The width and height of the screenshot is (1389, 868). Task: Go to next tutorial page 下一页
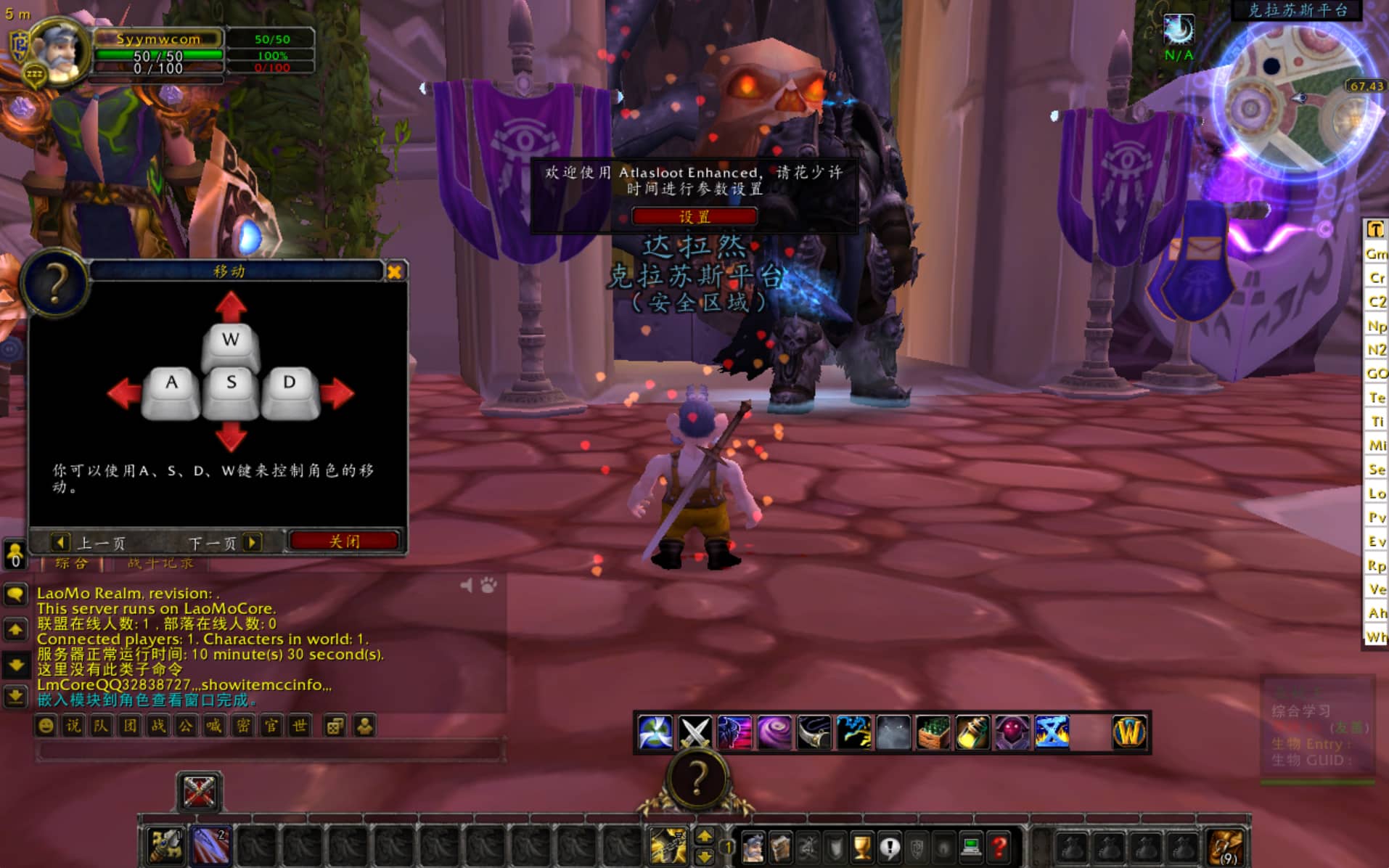click(x=223, y=543)
